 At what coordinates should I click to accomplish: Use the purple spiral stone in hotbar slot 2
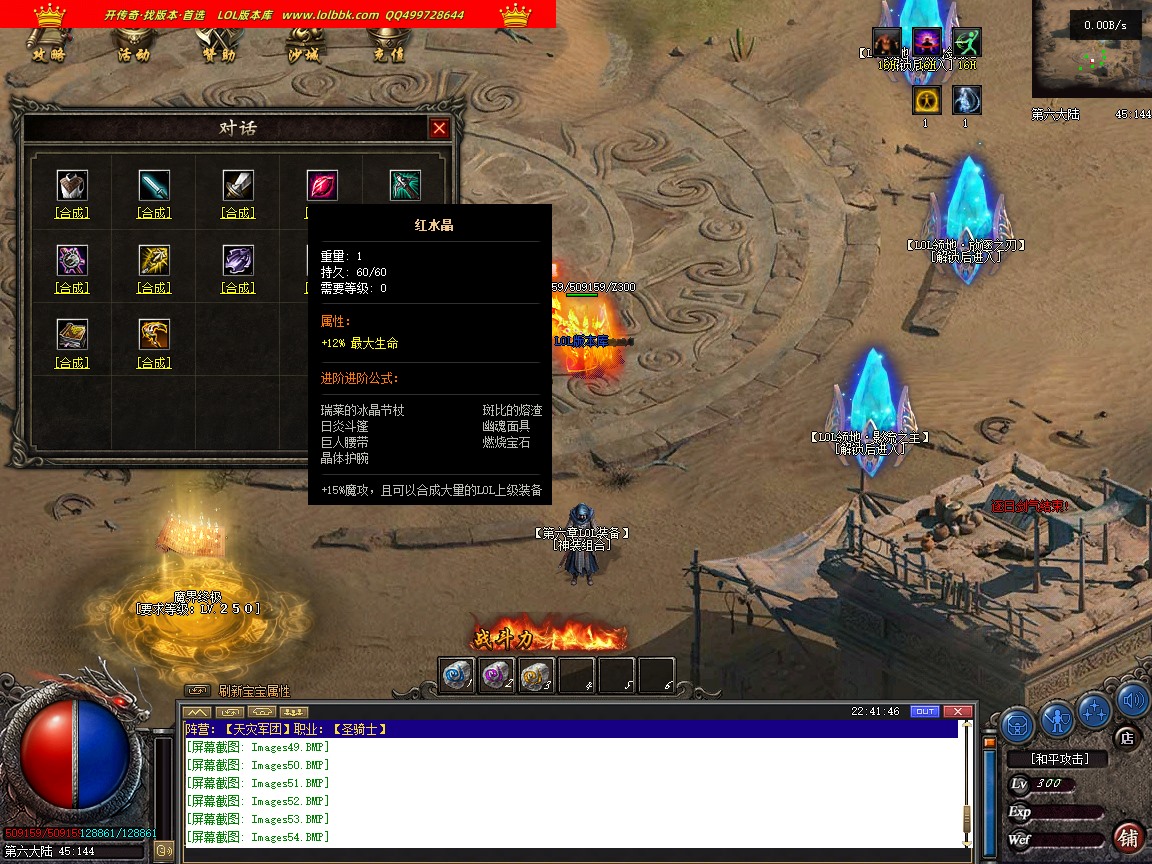(x=496, y=675)
